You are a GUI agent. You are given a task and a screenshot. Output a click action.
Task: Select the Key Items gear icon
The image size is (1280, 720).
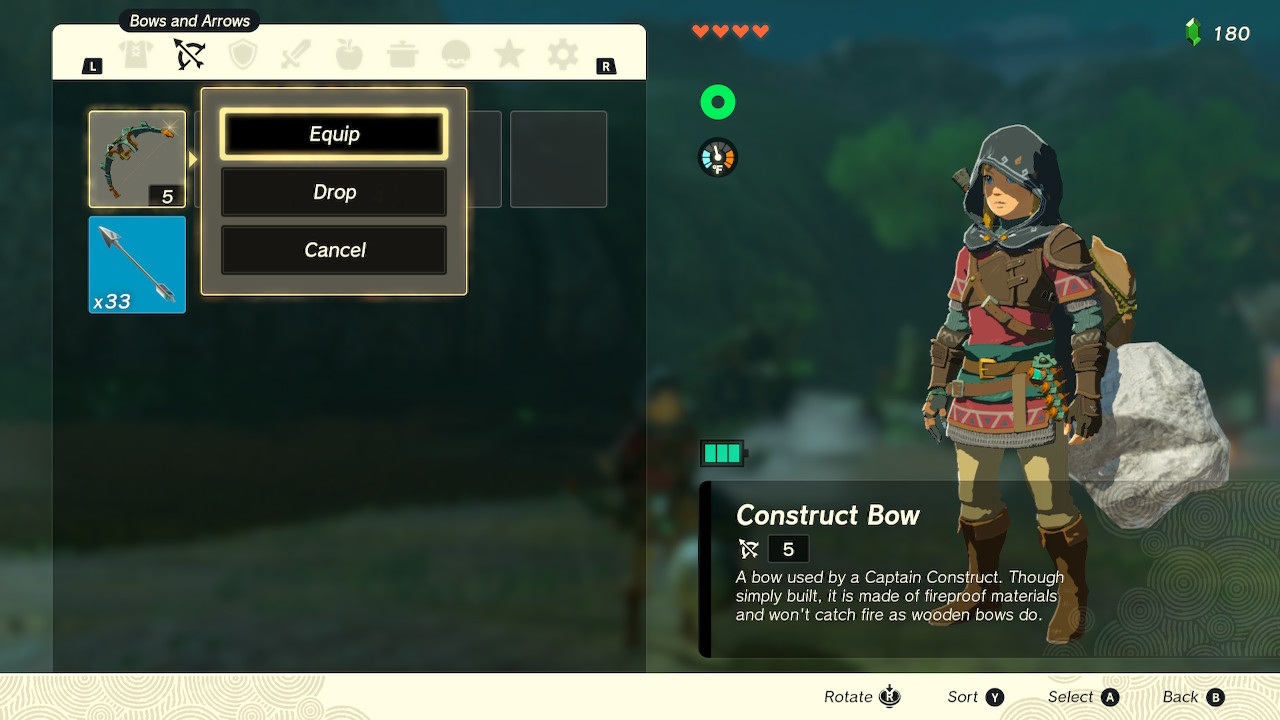point(561,55)
